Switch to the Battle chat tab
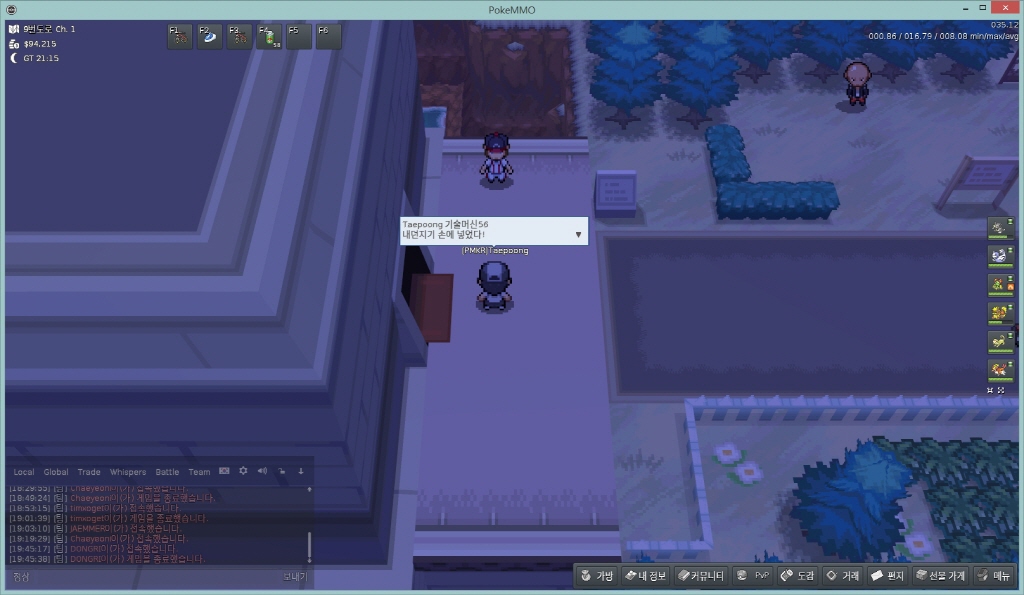 point(167,472)
